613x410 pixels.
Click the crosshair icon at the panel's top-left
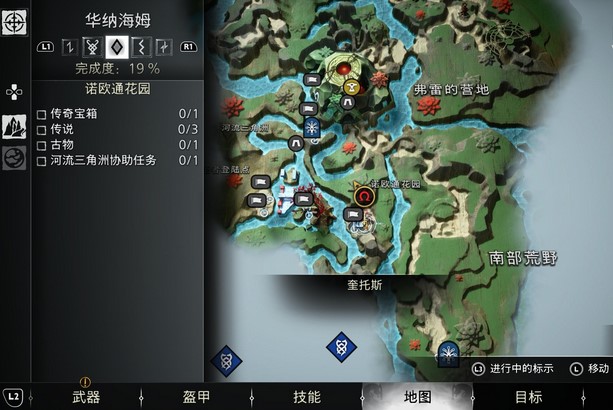point(14,22)
